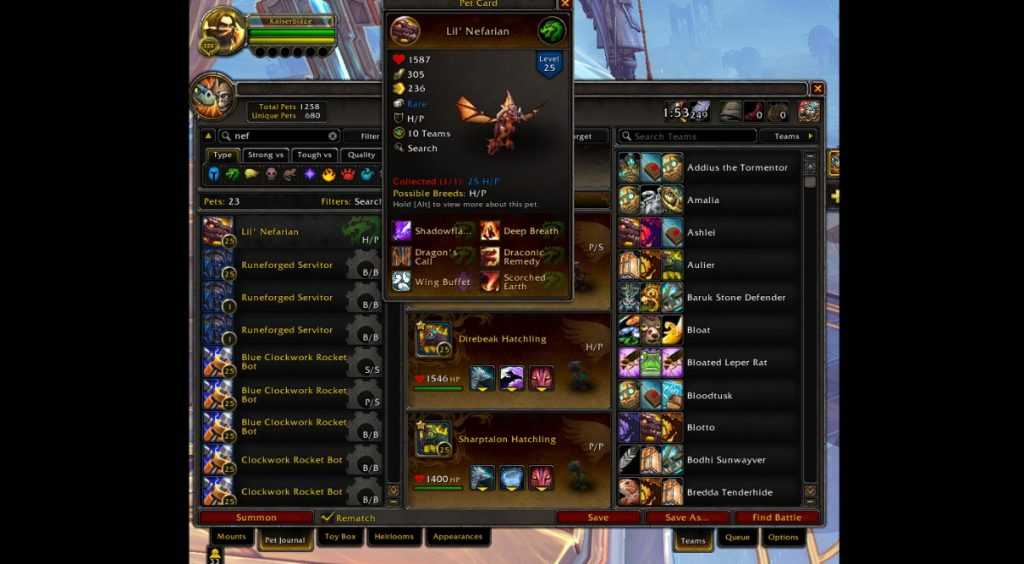Select Lil' Nefarian in the pet list
Image resolution: width=1024 pixels, height=564 pixels.
click(290, 232)
